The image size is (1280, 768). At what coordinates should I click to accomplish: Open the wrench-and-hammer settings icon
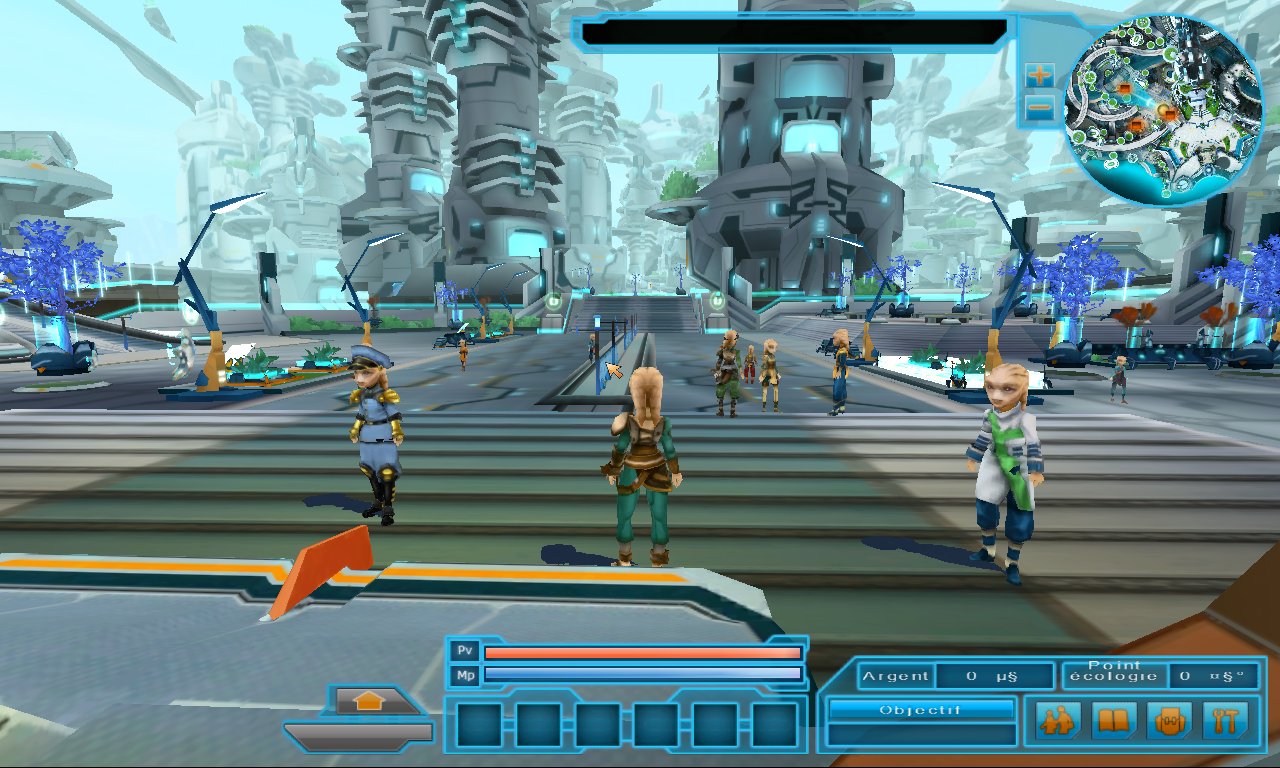[1225, 720]
